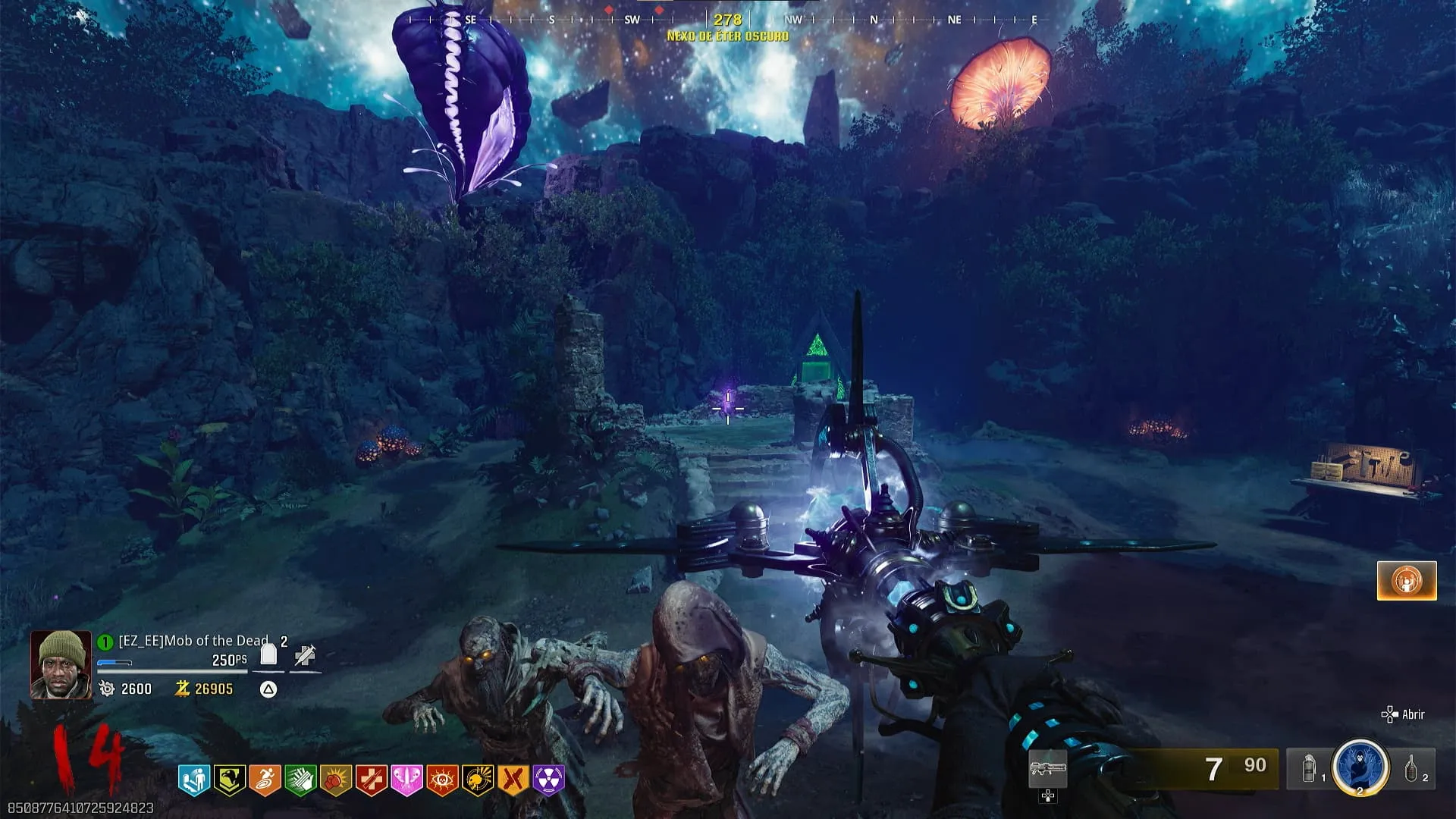Select the orange Stamin-Up running man perk
Viewport: 1456px width, 819px height.
coord(265,780)
